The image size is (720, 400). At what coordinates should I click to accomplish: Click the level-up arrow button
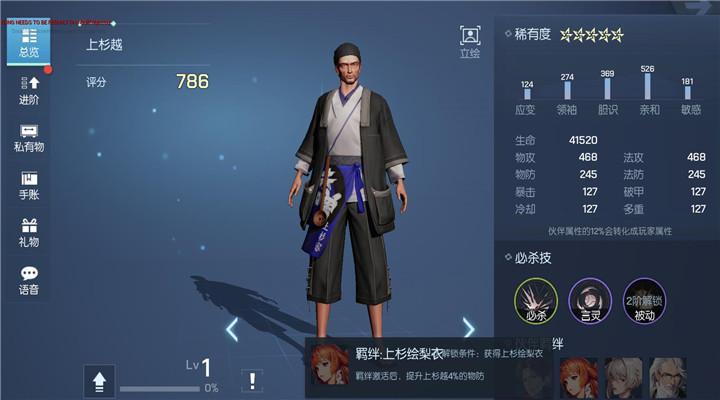(x=99, y=380)
